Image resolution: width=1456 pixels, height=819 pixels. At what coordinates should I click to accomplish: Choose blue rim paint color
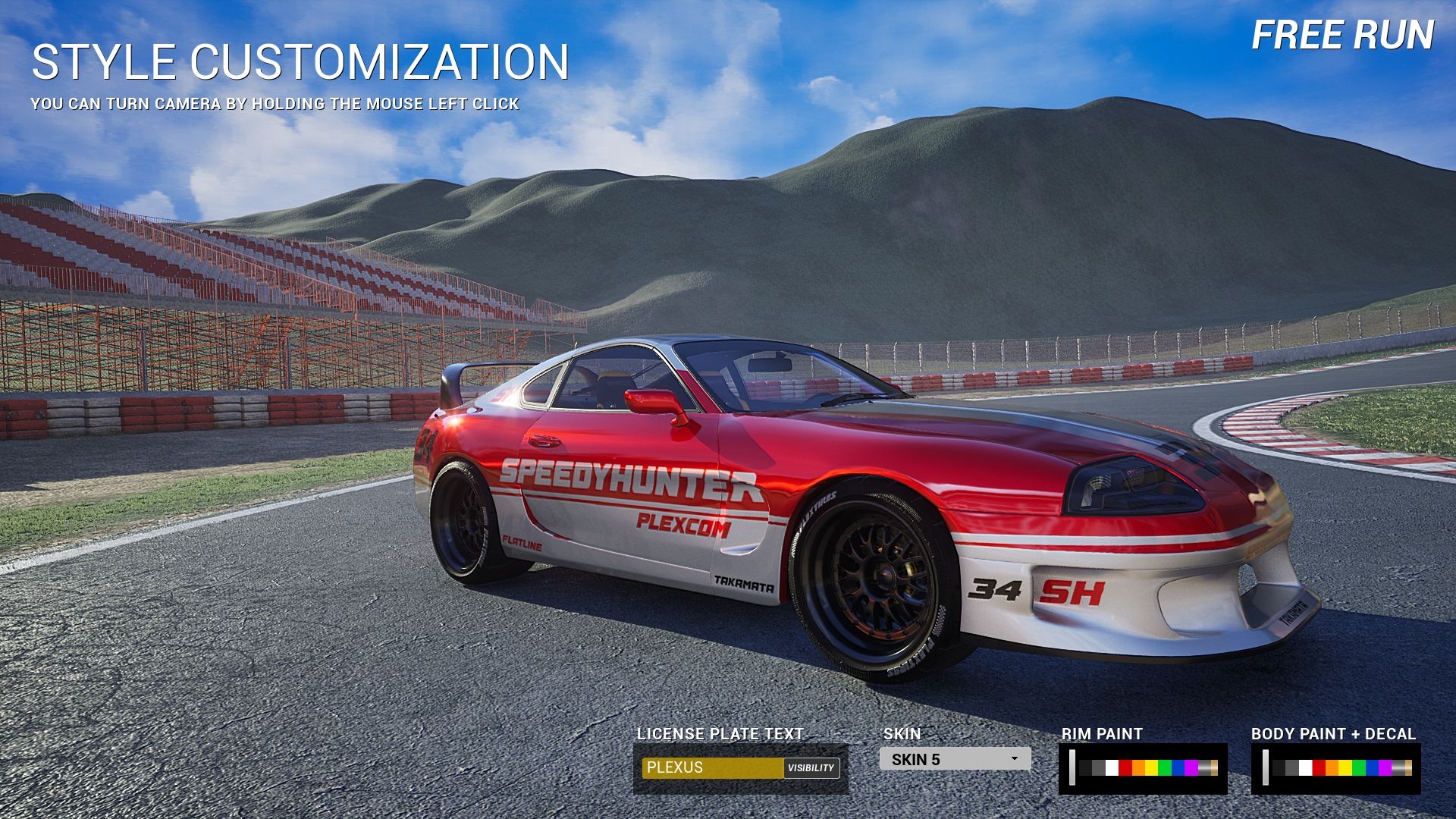[x=1178, y=768]
